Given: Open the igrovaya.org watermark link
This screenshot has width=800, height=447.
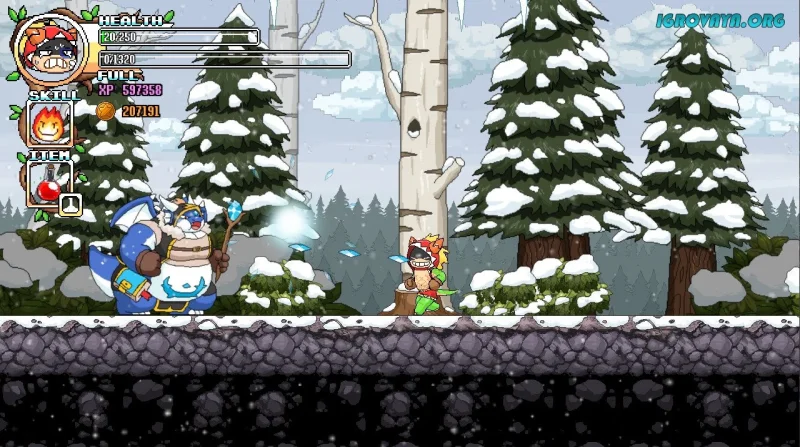Looking at the screenshot, I should coord(720,19).
